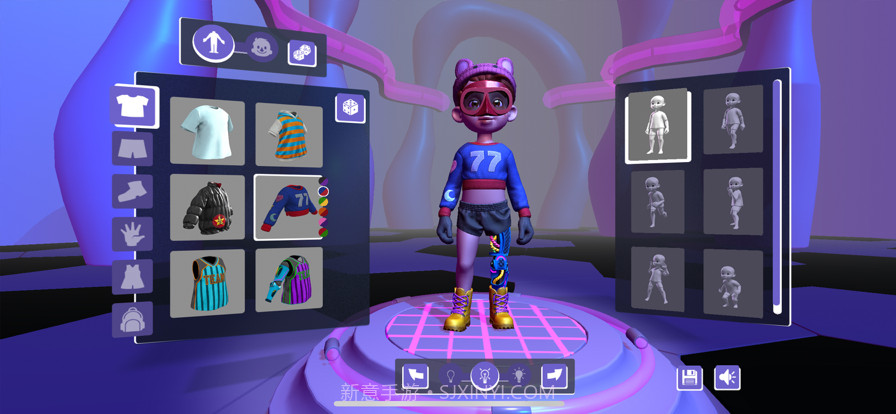Select the standing idle pose thumbnail
The image size is (896, 414).
point(657,125)
